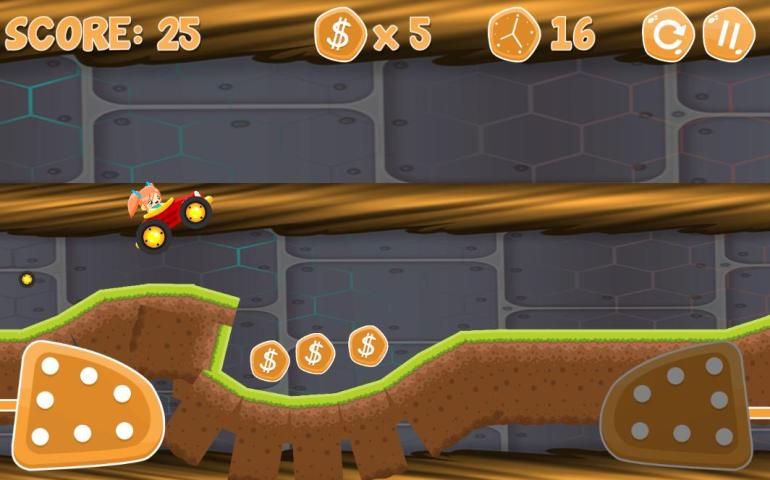Image resolution: width=770 pixels, height=480 pixels.
Task: Restart the level with the circular arrow button
Action: (666, 35)
